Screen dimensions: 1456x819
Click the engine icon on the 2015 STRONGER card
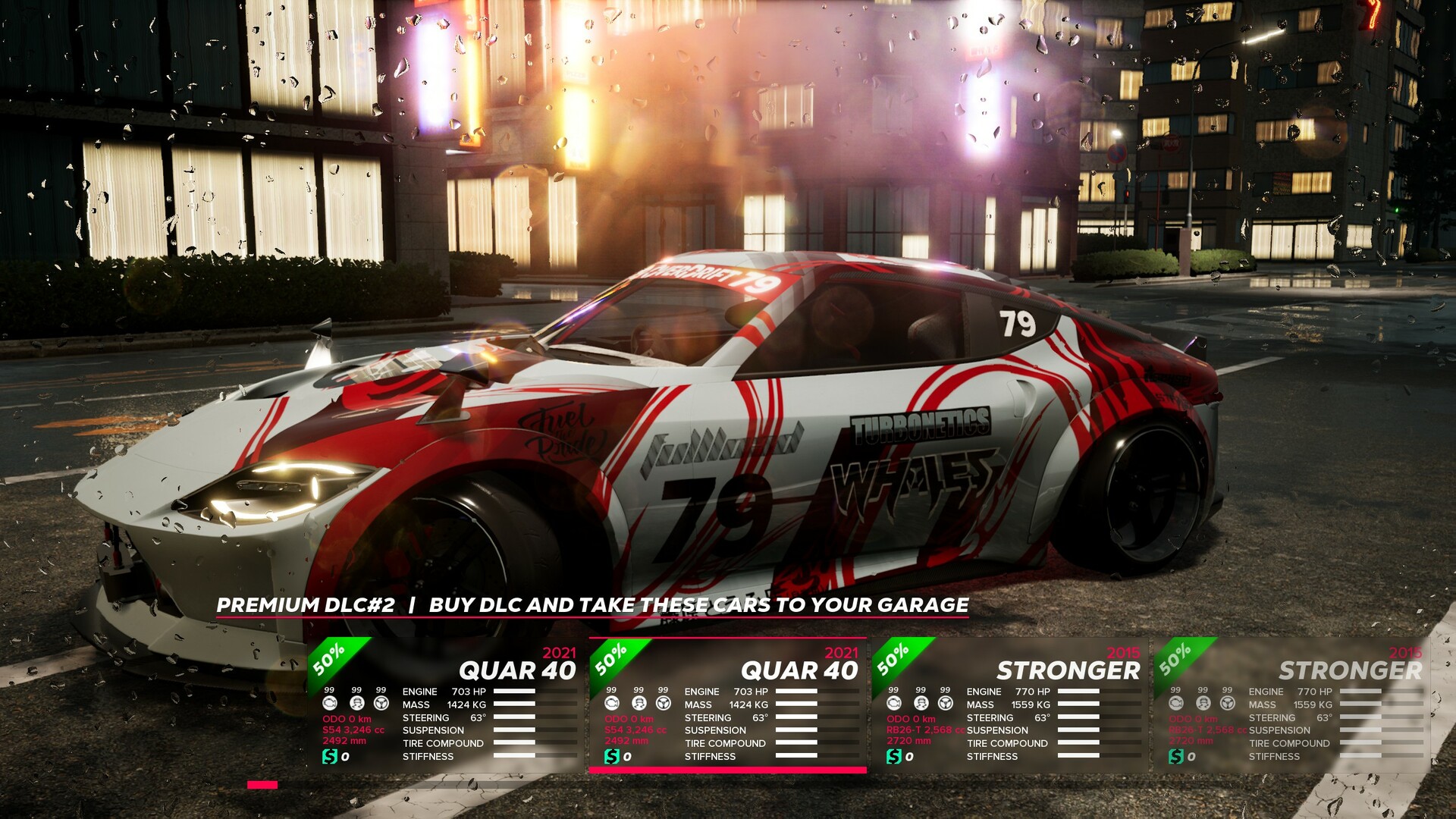[896, 703]
